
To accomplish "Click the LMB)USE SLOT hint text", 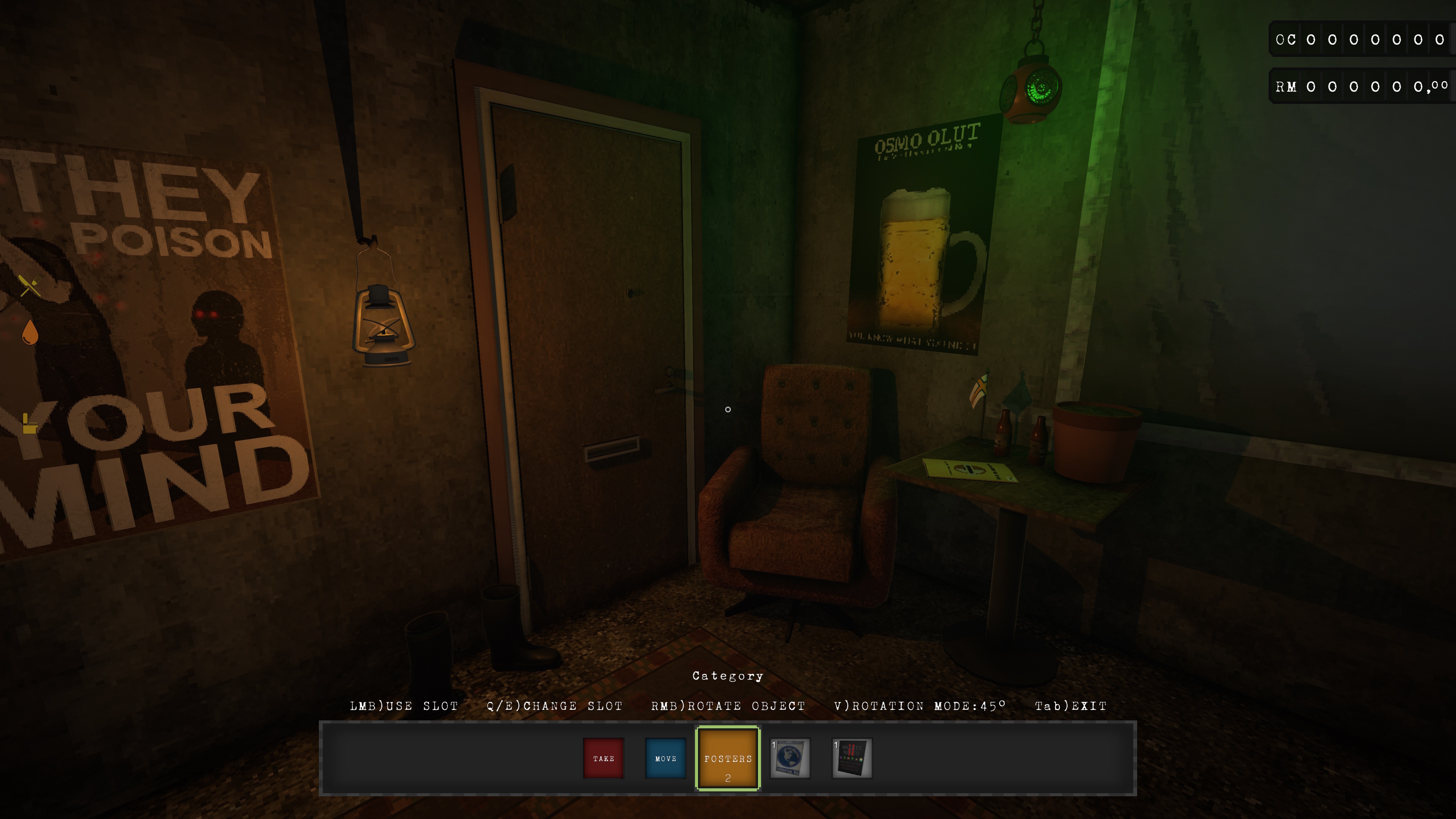I will [404, 705].
